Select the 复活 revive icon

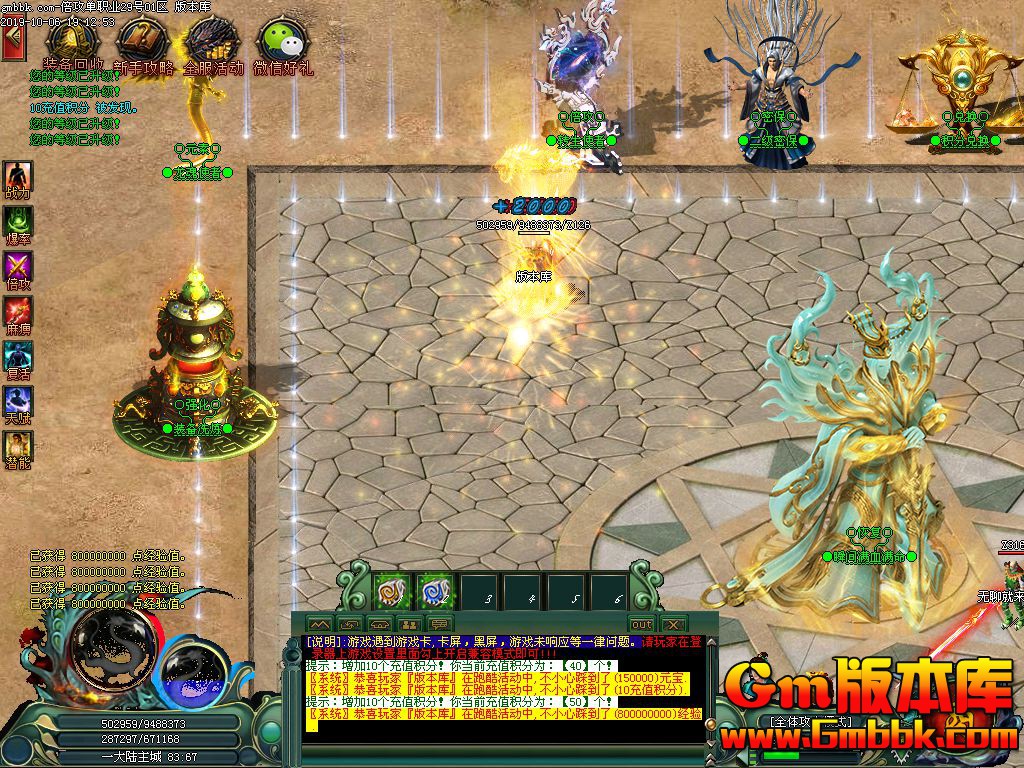coord(18,358)
